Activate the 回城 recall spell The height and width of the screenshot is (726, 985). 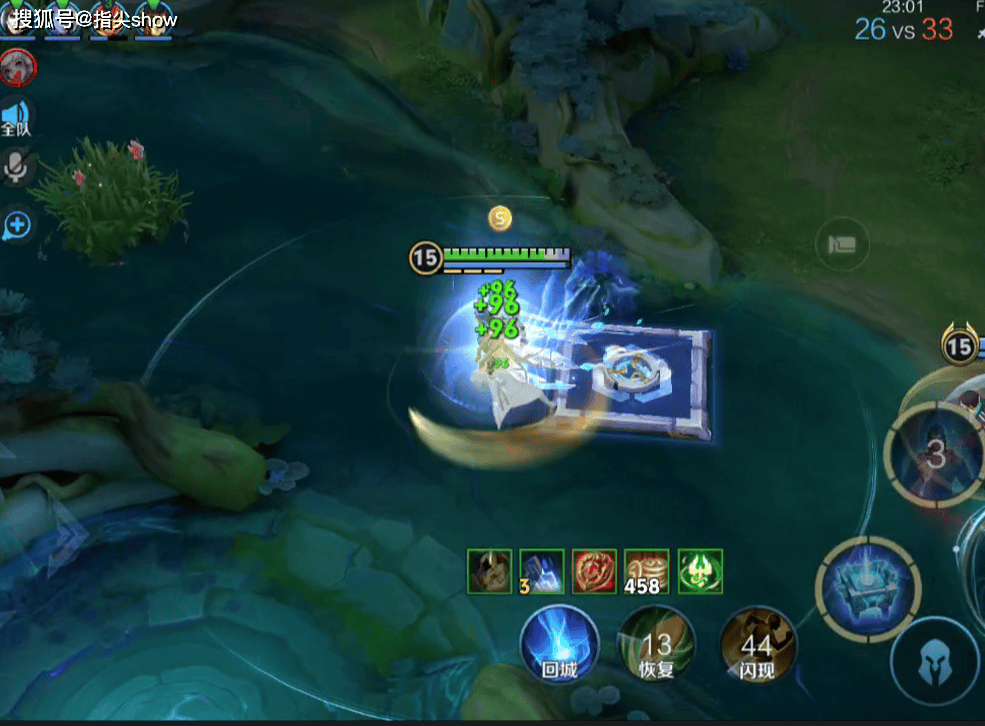tap(559, 644)
